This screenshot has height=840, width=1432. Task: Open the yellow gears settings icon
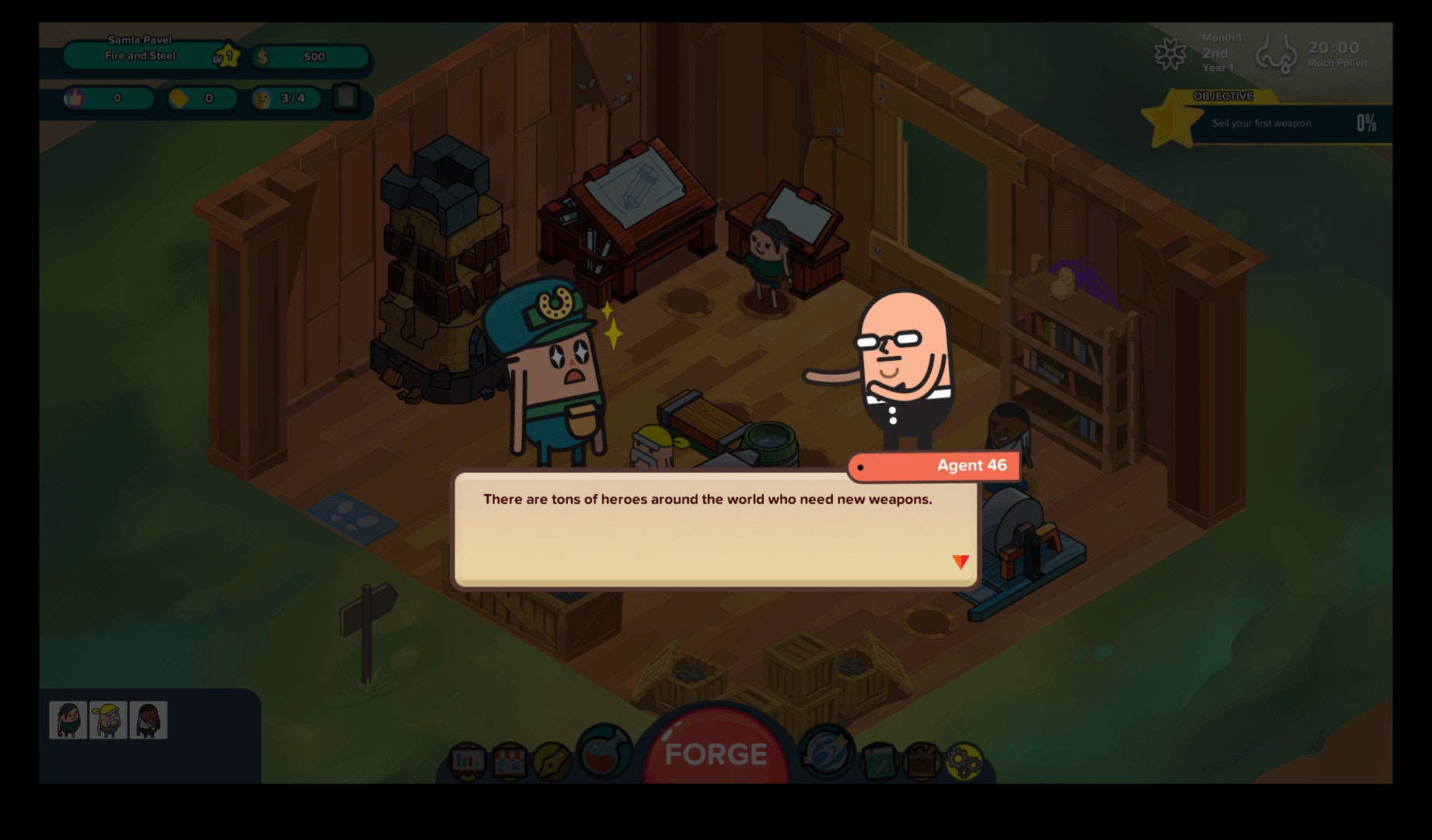coord(964,761)
